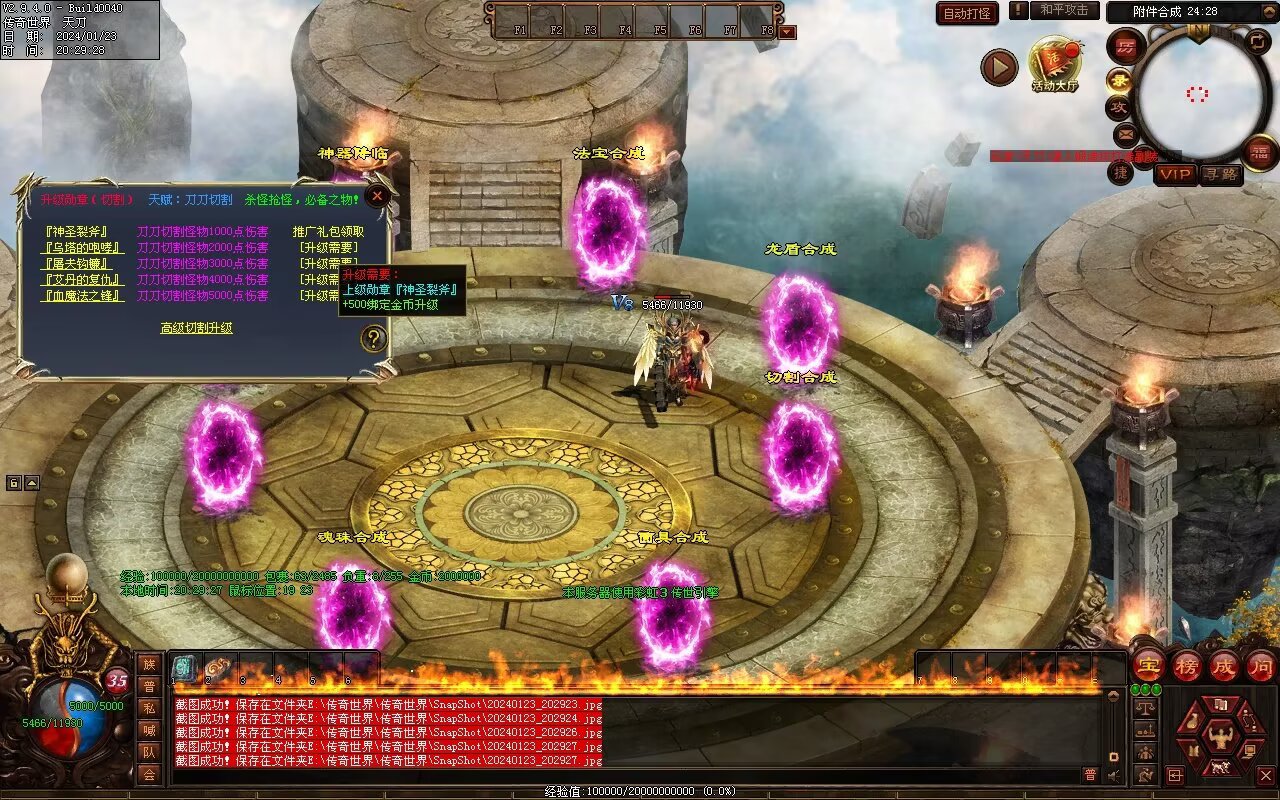This screenshot has width=1280, height=800.
Task: Show the 榜 rankings
Action: (x=1186, y=666)
